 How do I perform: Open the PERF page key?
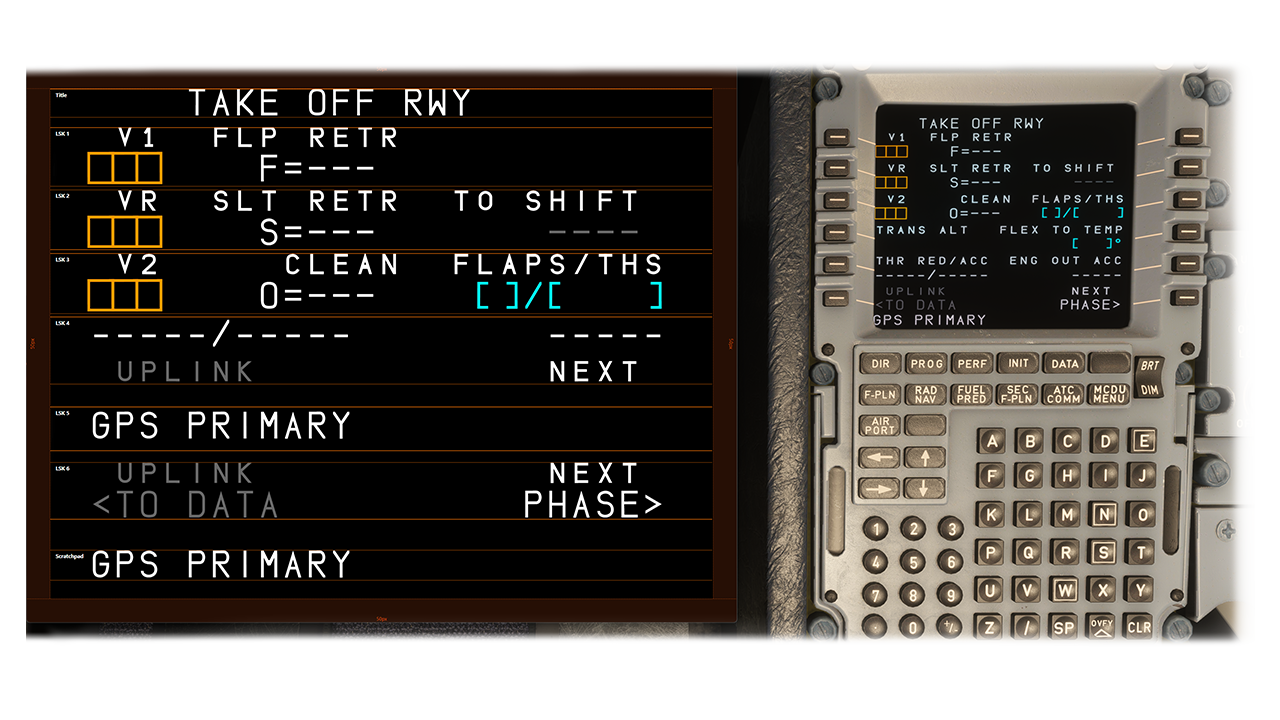pos(972,364)
